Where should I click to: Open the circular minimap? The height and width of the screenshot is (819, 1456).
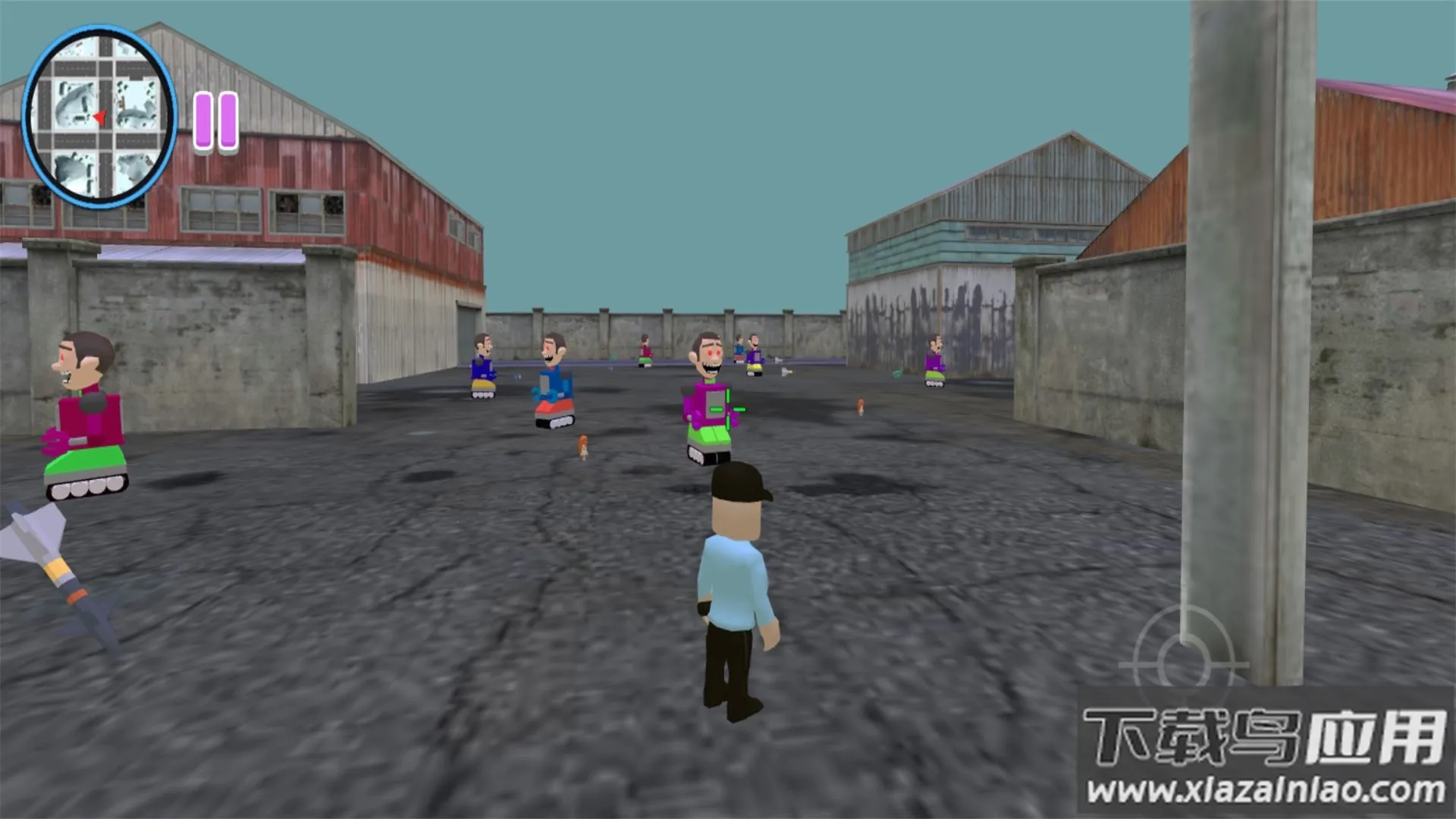pyautogui.click(x=99, y=118)
